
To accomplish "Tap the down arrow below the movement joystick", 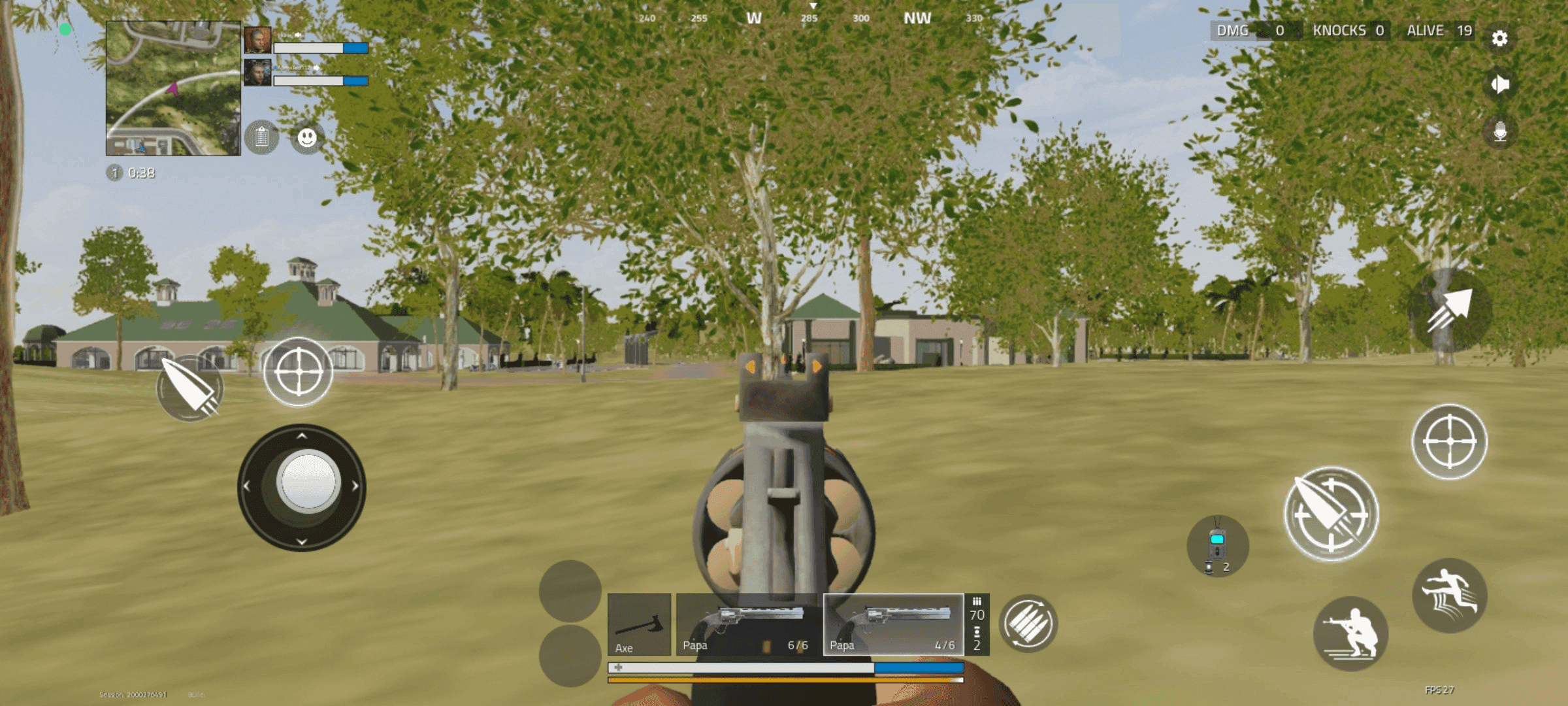I will click(x=301, y=541).
